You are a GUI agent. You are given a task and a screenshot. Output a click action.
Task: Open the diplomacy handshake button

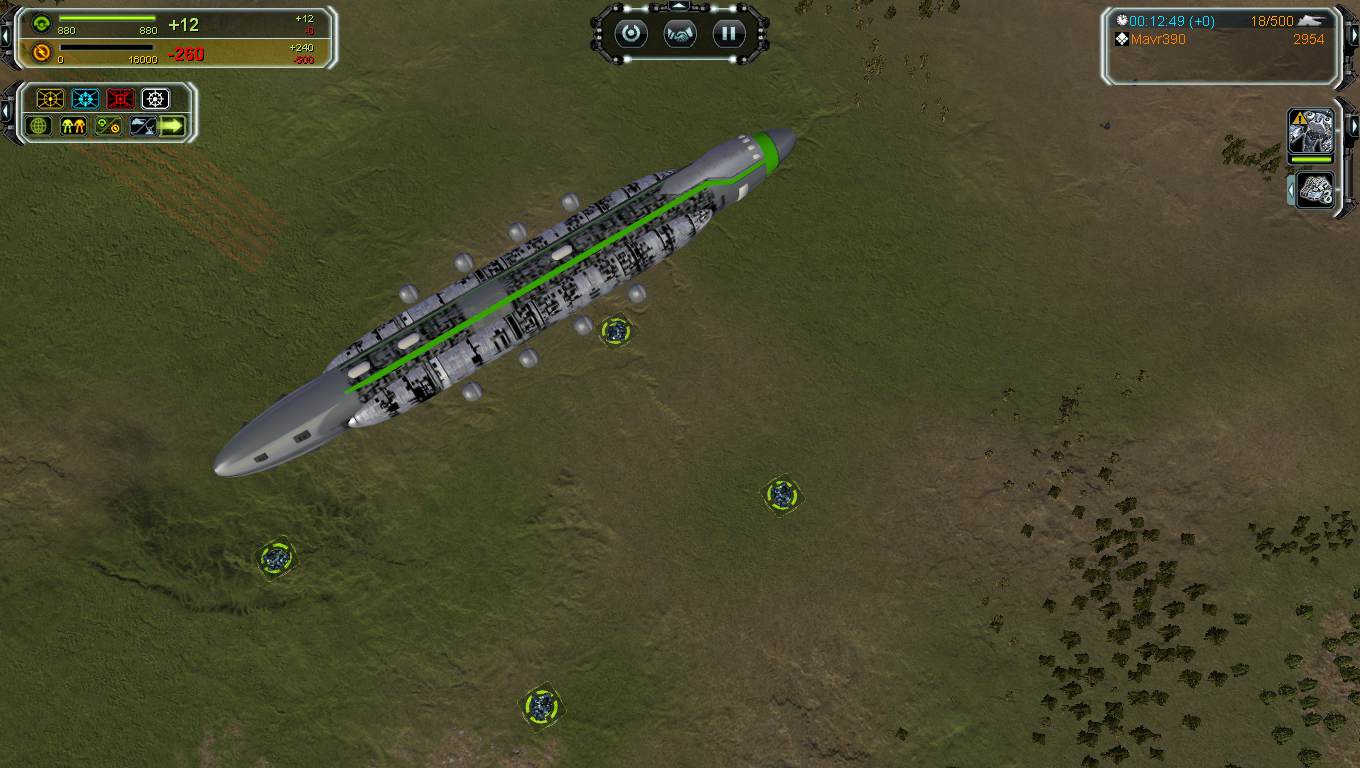point(680,34)
